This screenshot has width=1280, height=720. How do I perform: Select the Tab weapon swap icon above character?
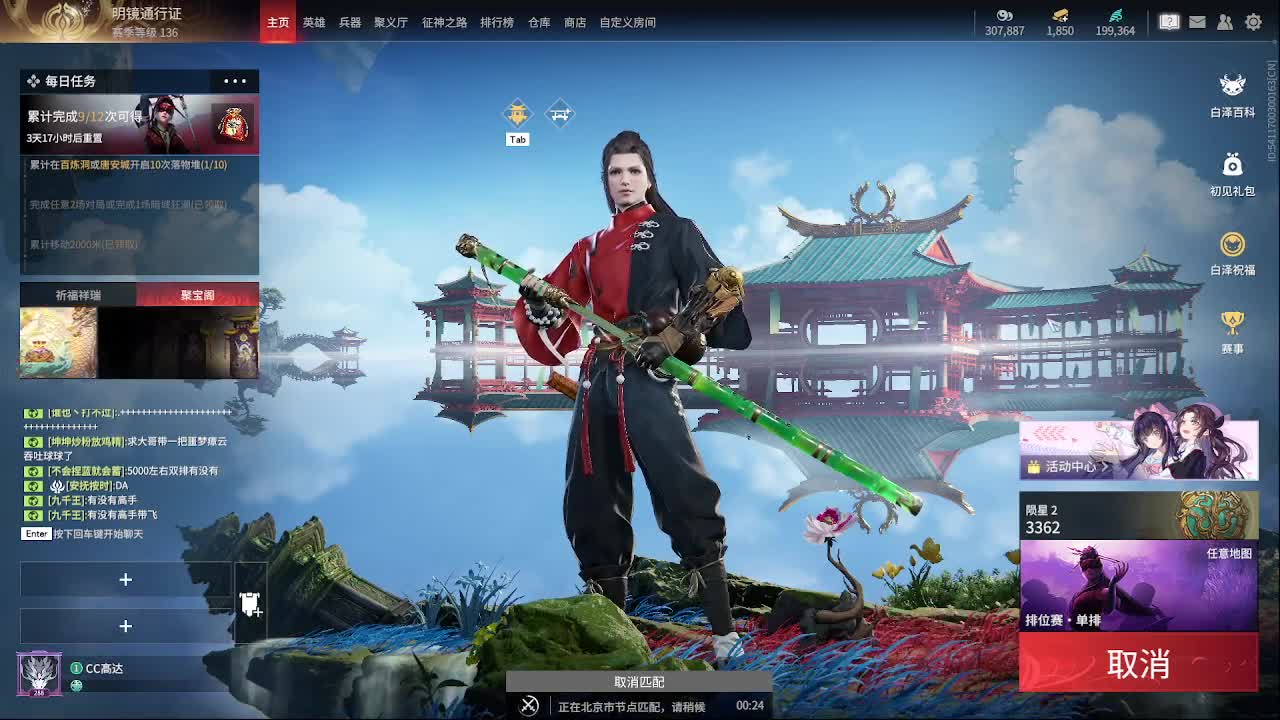(x=517, y=113)
